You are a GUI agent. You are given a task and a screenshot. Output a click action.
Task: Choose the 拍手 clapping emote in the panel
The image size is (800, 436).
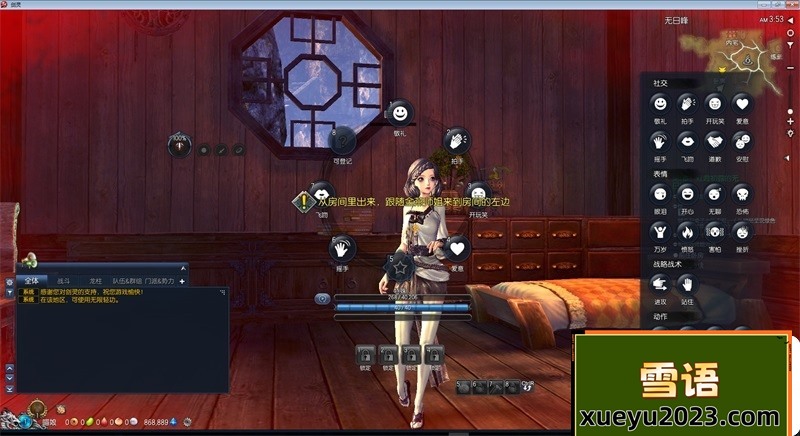click(x=687, y=103)
